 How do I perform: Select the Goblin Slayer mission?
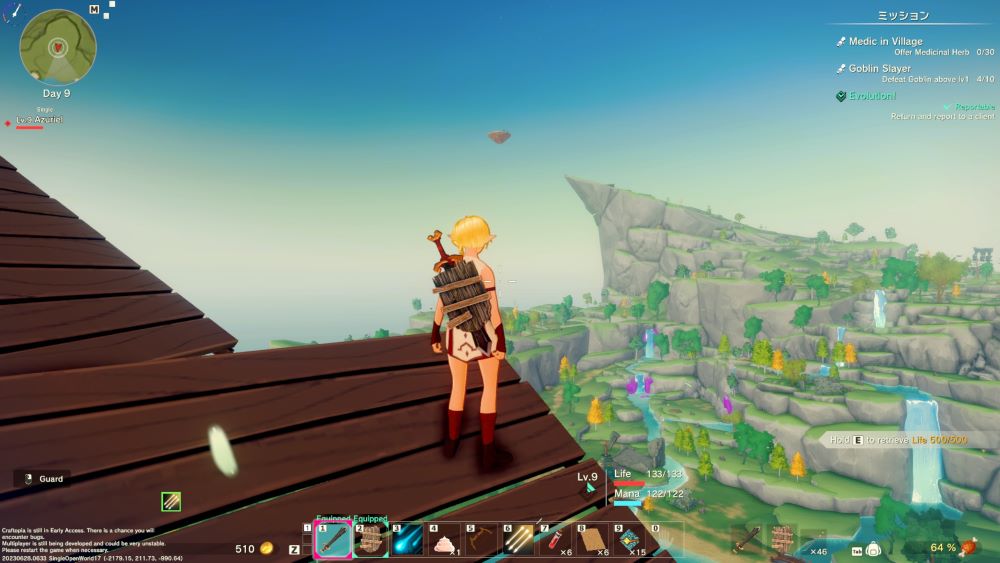point(879,68)
